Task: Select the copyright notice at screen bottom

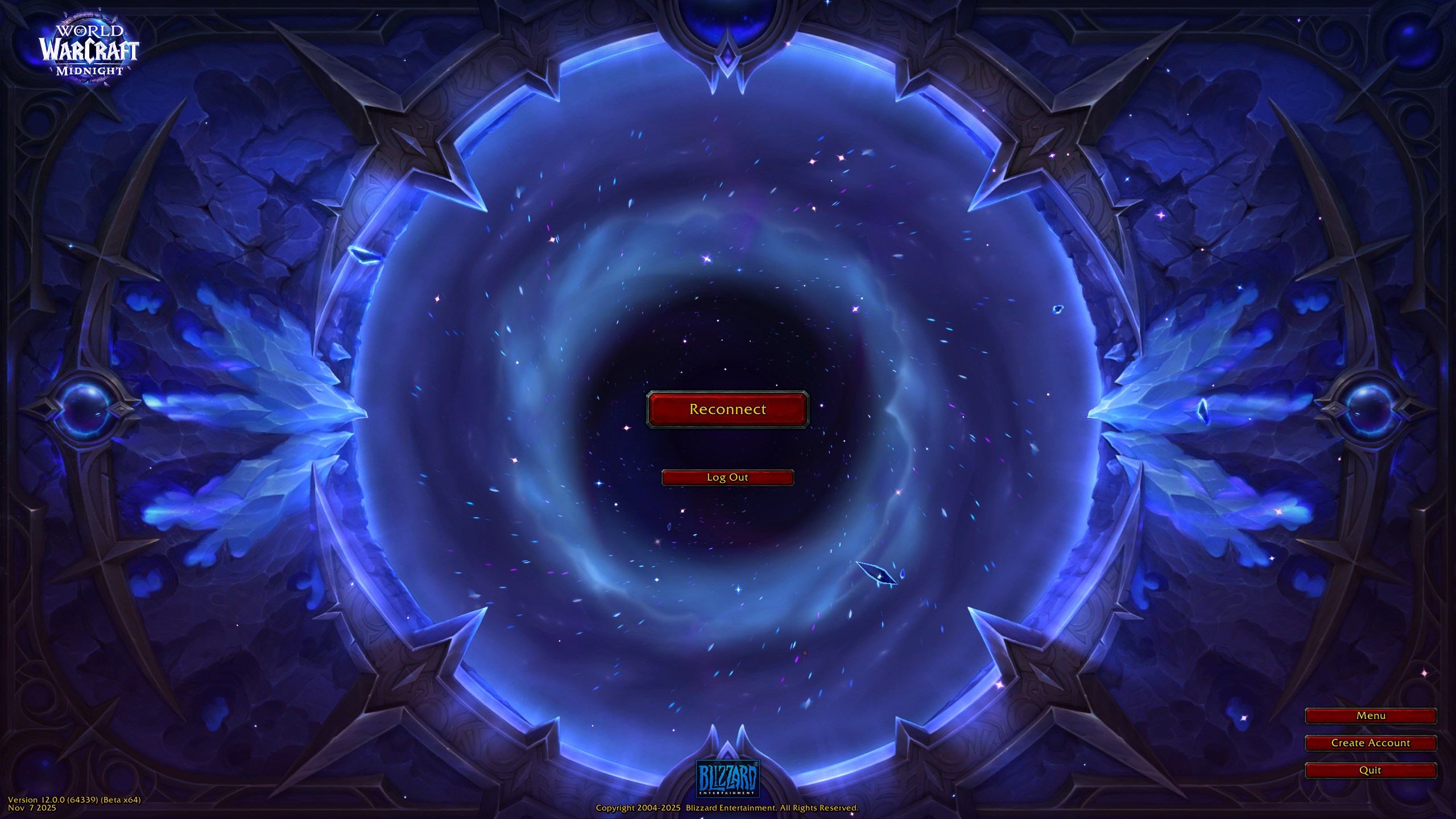Action: click(728, 806)
